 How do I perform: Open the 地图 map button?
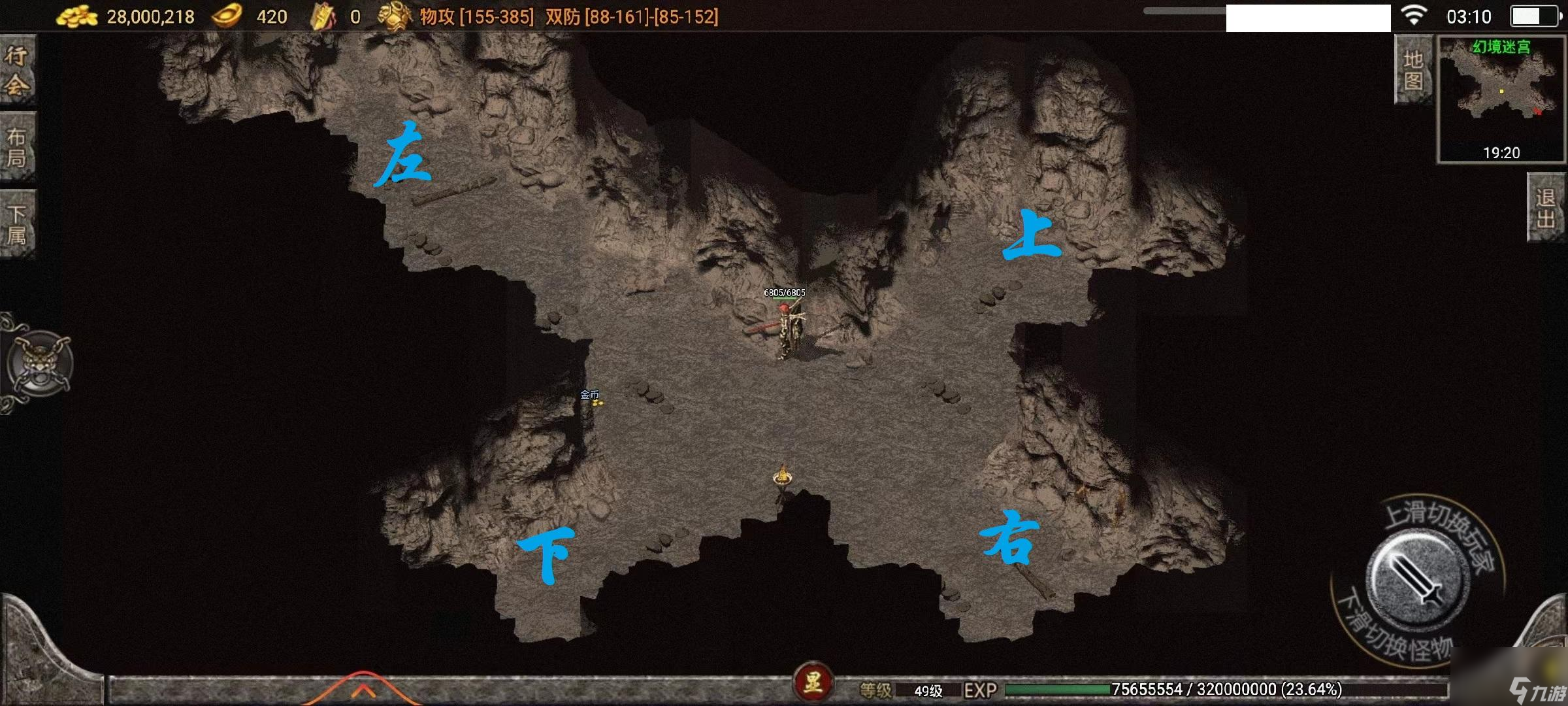pos(1413,69)
